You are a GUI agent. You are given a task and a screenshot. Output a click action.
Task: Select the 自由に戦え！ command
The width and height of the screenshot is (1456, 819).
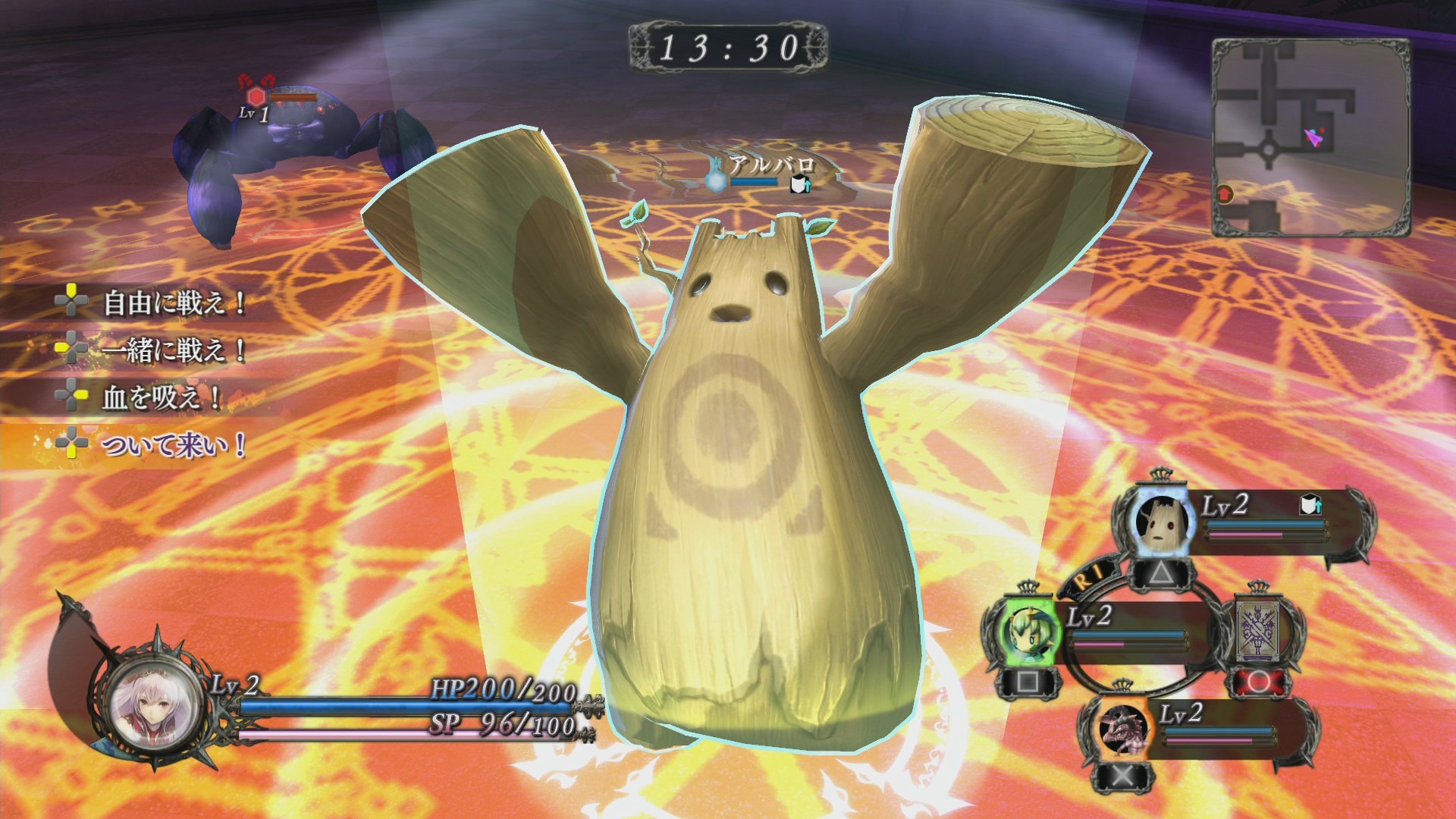pyautogui.click(x=174, y=303)
